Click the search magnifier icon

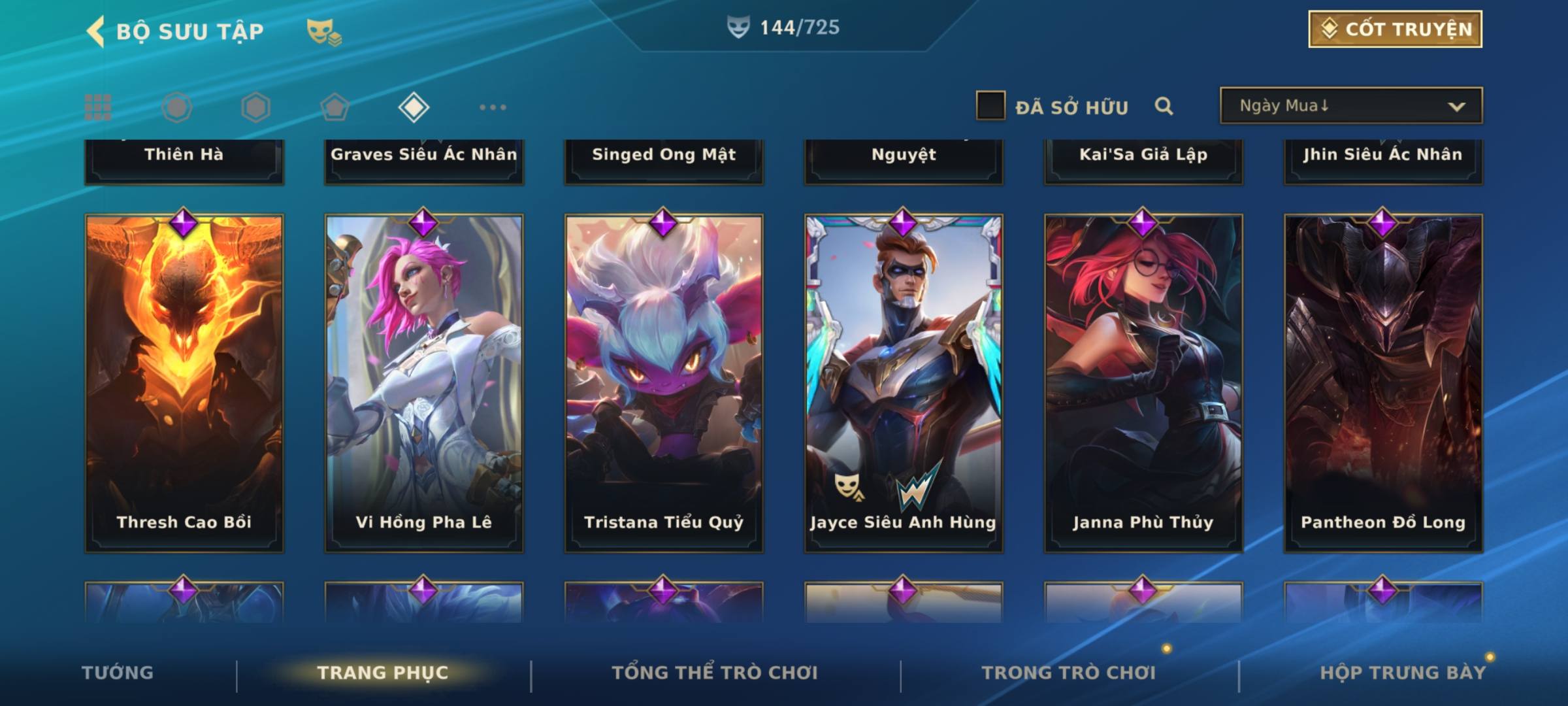coord(1164,106)
